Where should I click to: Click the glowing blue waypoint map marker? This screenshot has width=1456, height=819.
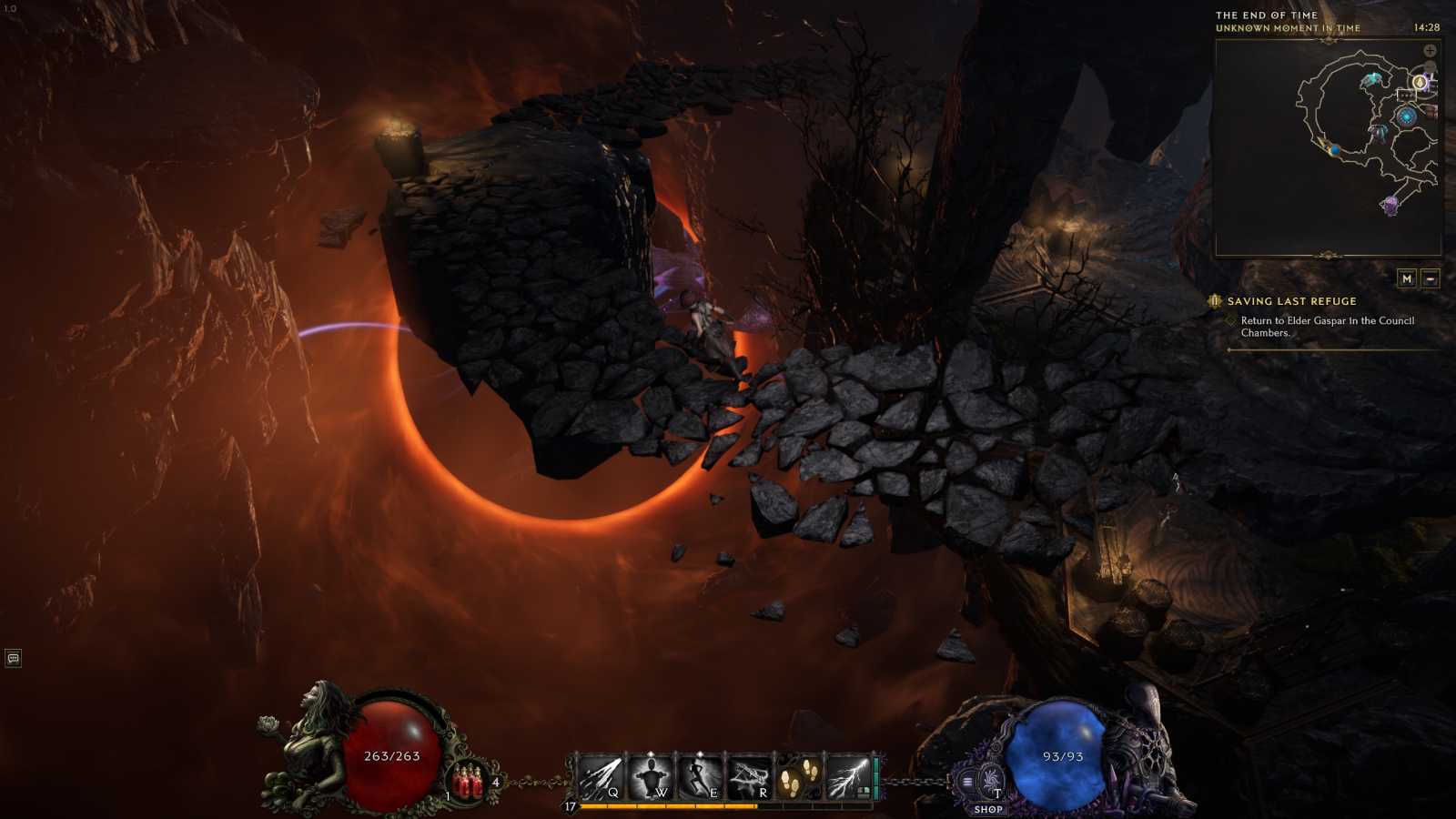point(1407,116)
